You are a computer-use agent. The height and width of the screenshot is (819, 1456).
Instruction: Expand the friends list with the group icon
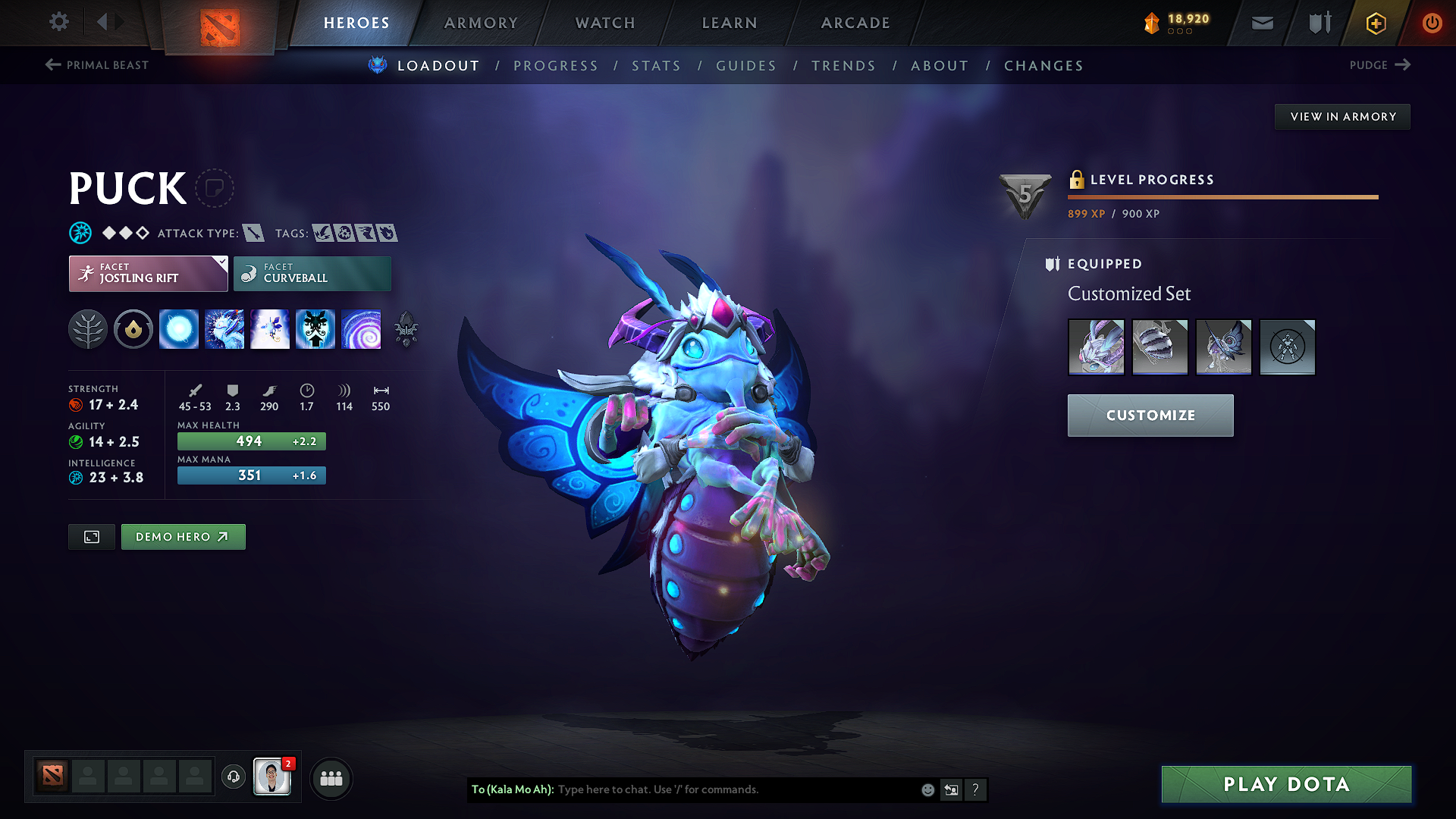[330, 778]
